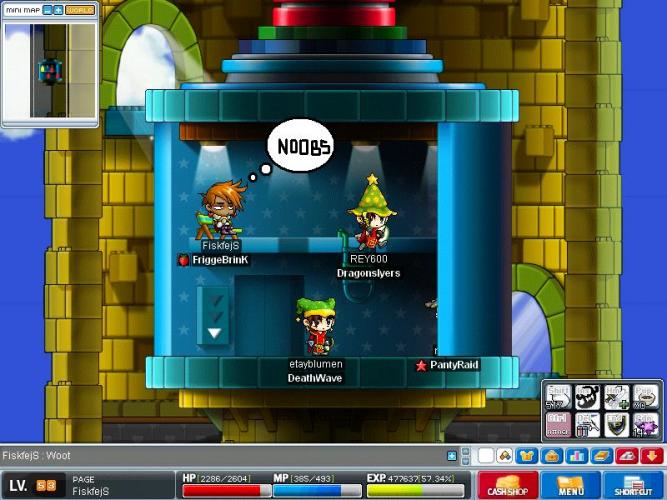
Task: Open the inventory bag icon
Action: (x=551, y=456)
